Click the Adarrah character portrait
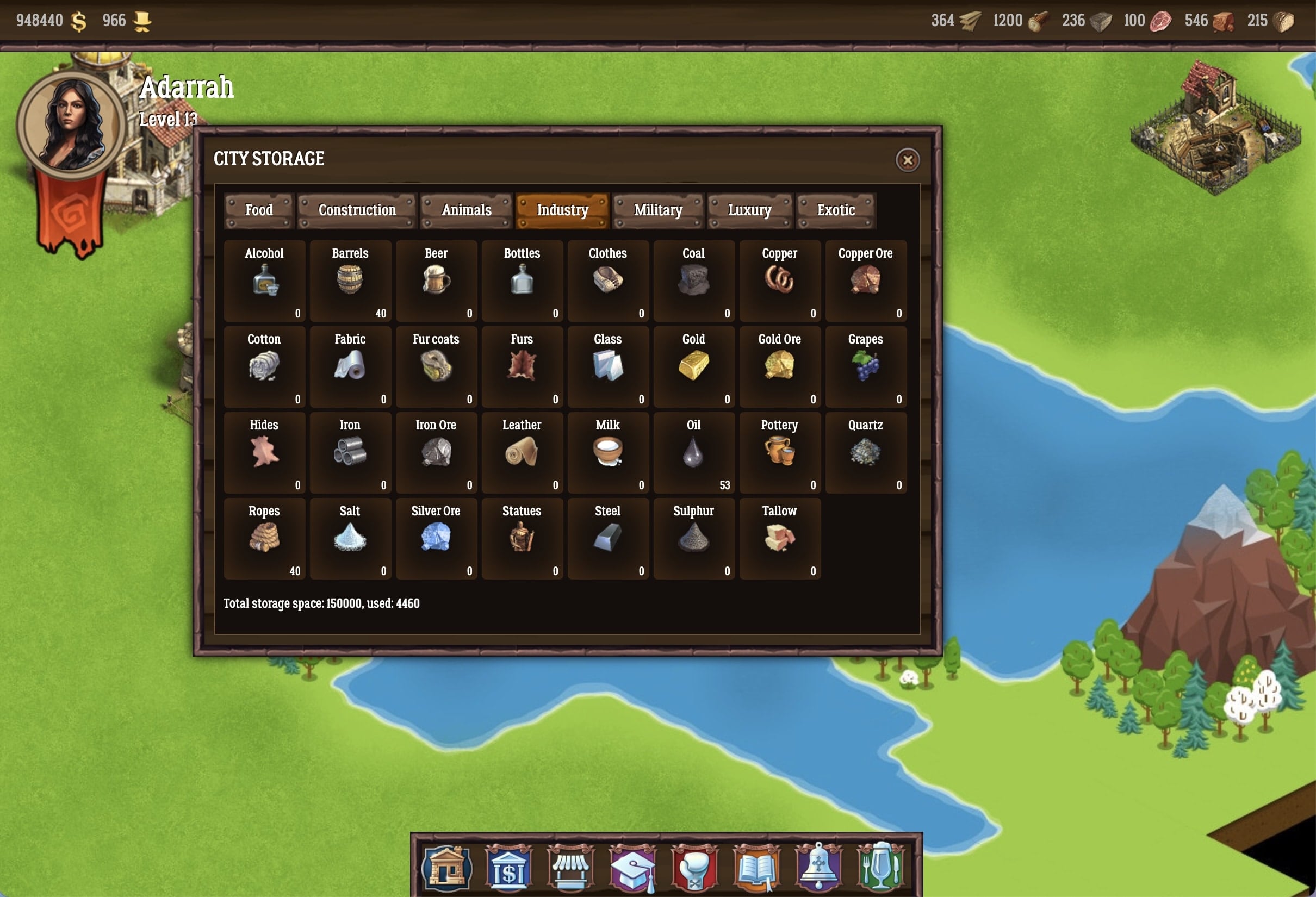The width and height of the screenshot is (1316, 897). (x=70, y=126)
